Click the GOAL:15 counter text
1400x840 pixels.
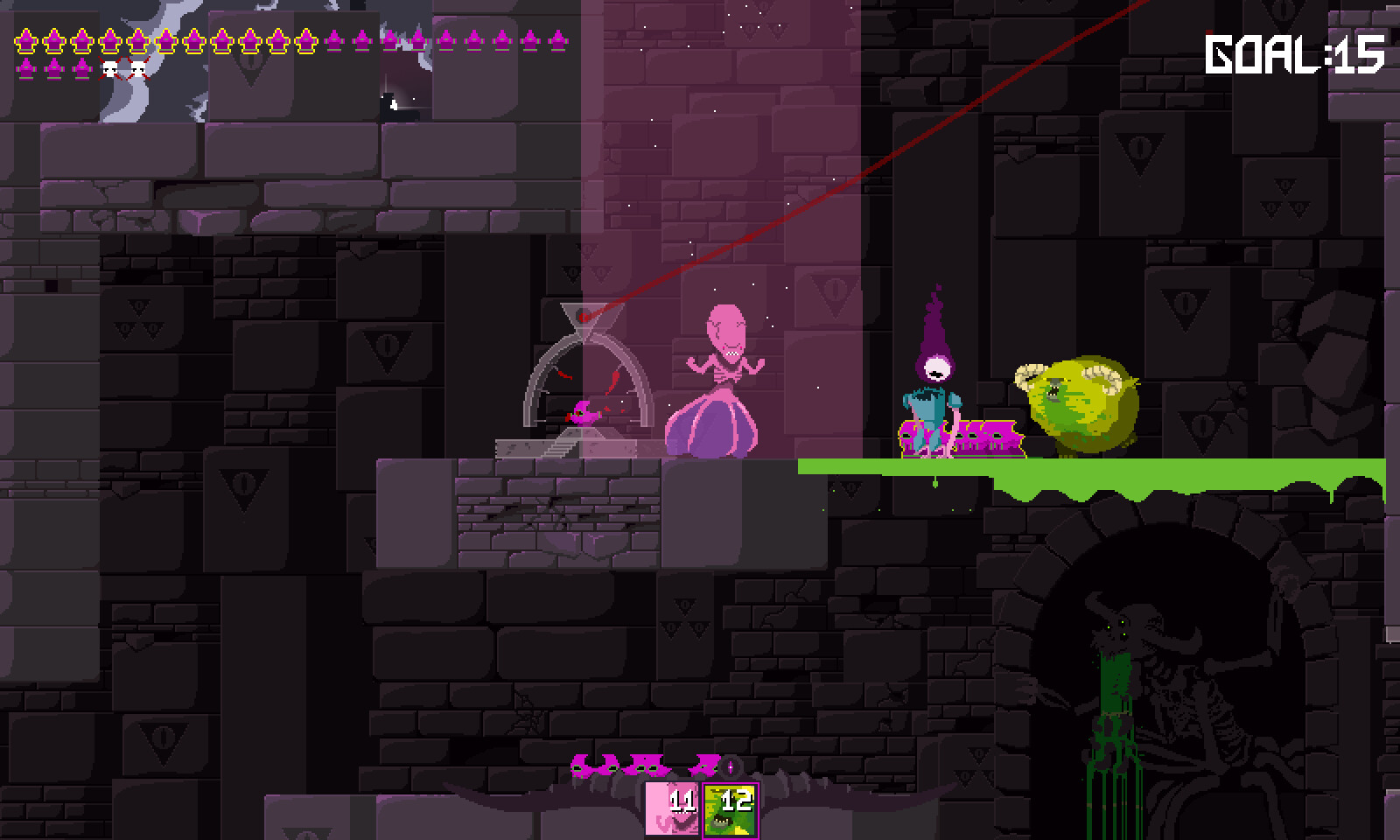pyautogui.click(x=1292, y=54)
